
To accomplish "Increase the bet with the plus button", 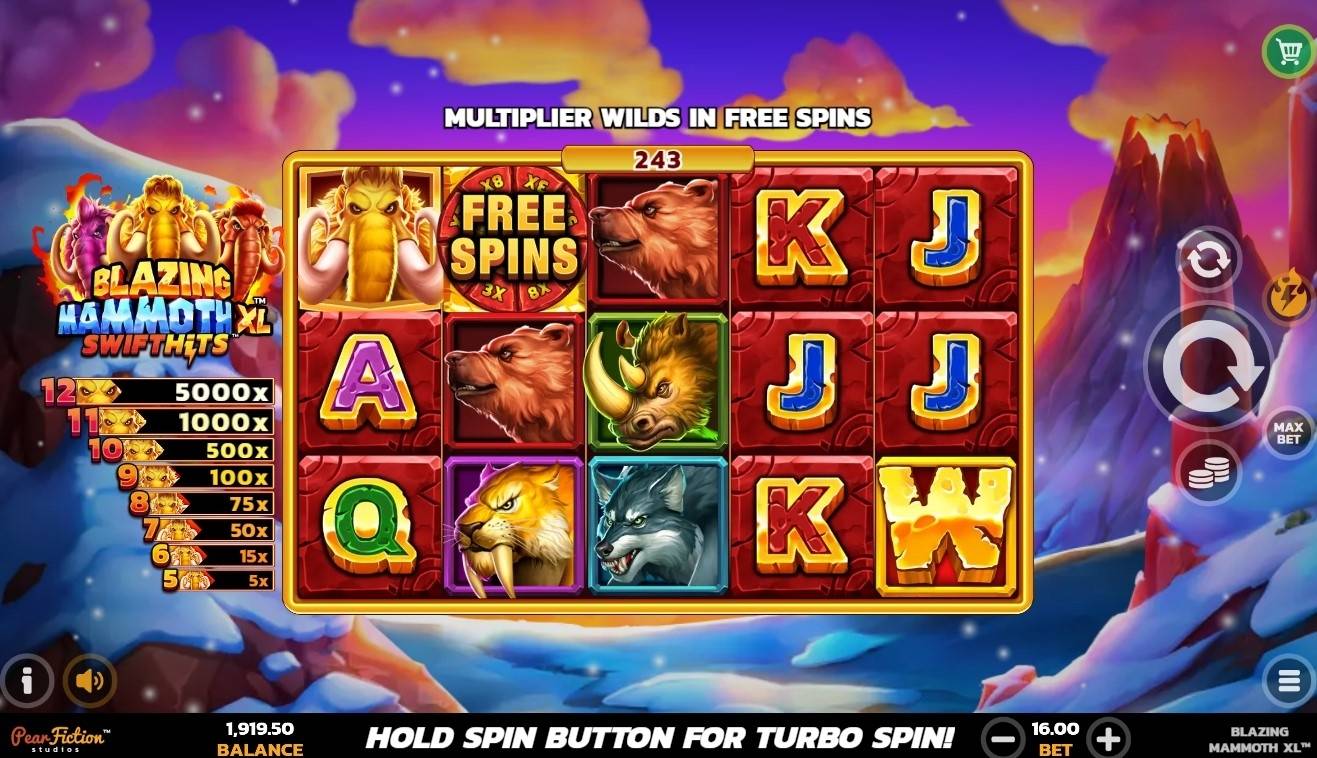I will pyautogui.click(x=1108, y=739).
